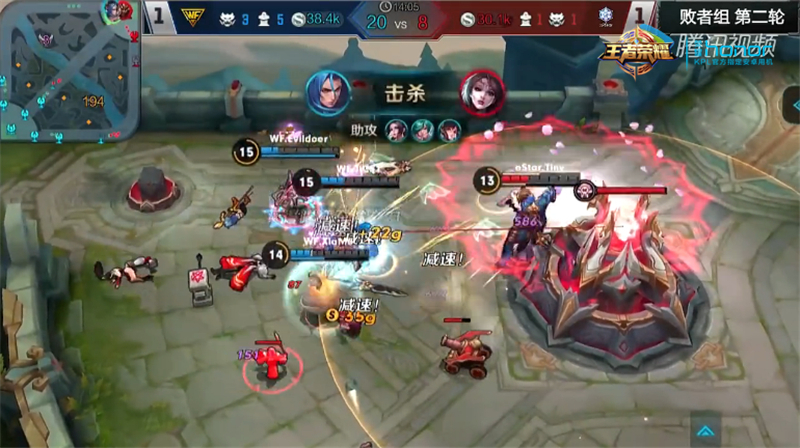Select the blue-haired killer portrait in the kill banner
This screenshot has width=800, height=448.
pyautogui.click(x=329, y=93)
